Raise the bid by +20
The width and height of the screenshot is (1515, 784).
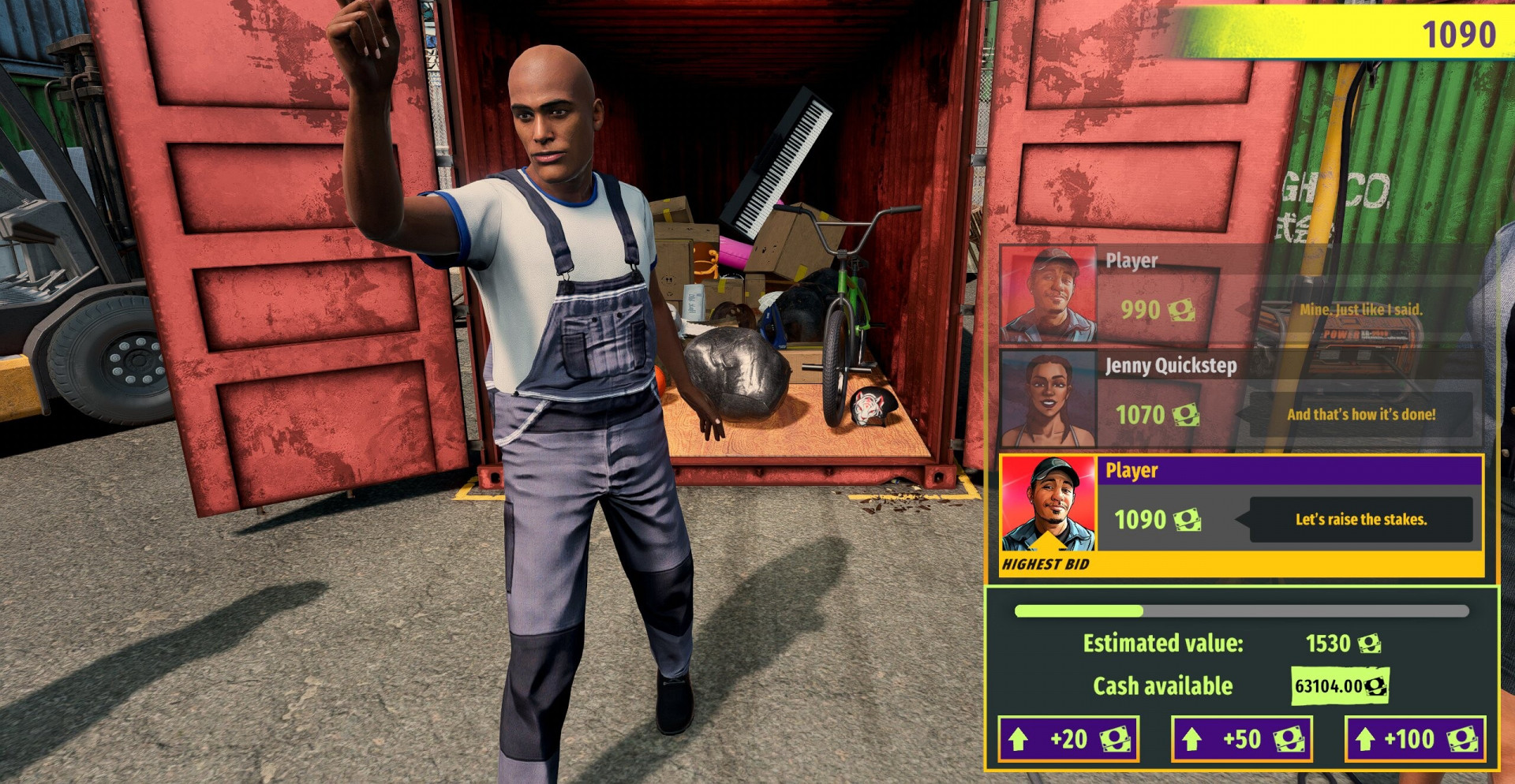pyautogui.click(x=1068, y=739)
